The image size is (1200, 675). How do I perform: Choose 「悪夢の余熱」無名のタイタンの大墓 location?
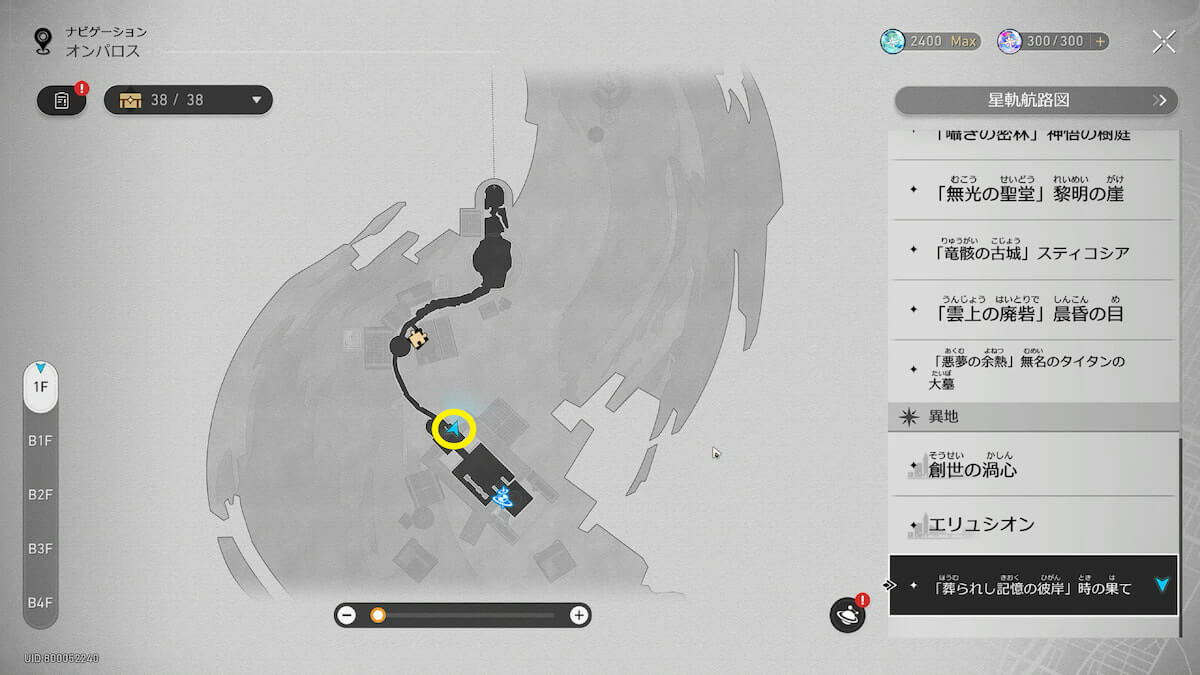pos(1030,369)
